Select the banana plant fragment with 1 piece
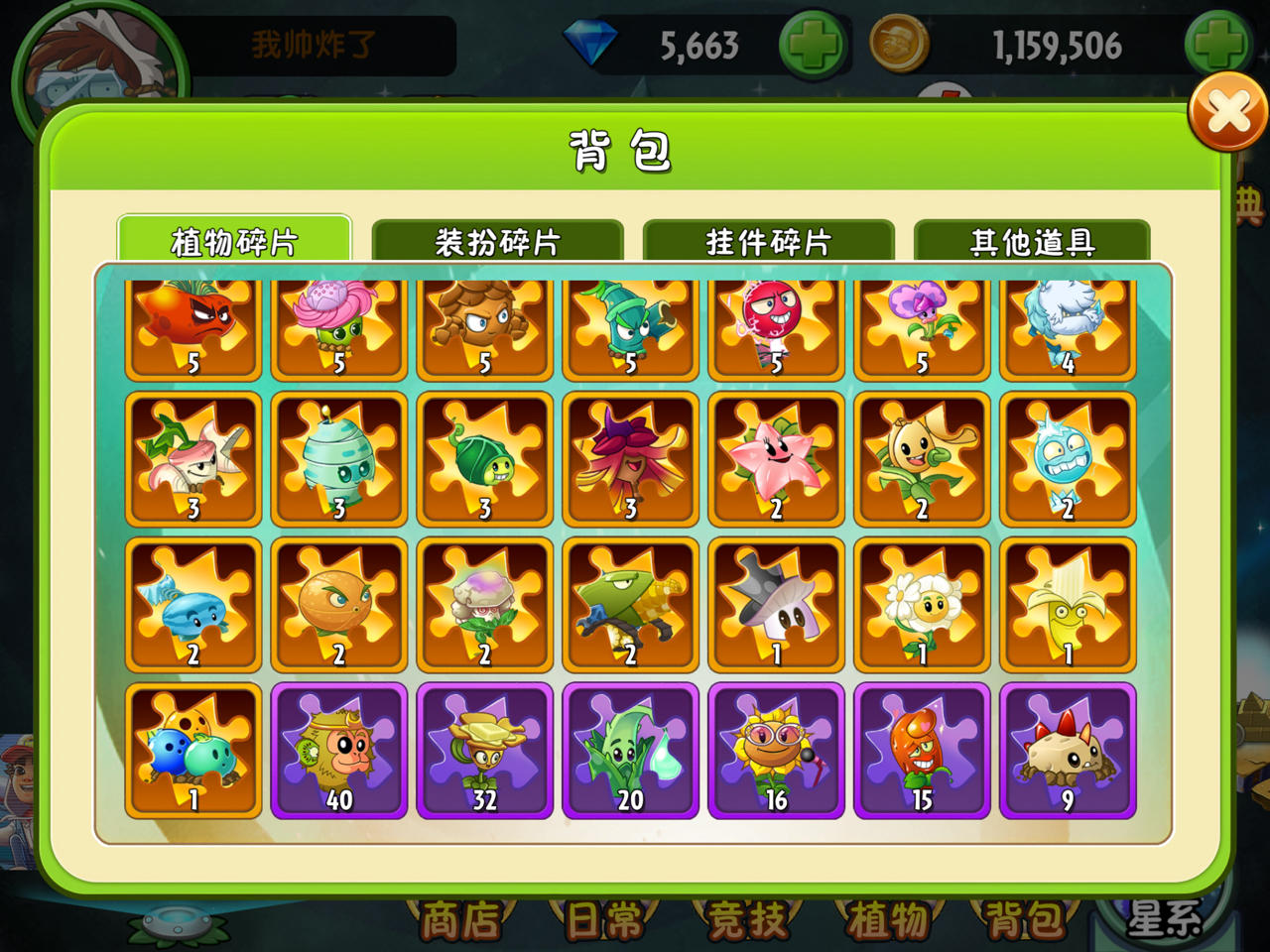The image size is (1270, 952). click(1066, 605)
